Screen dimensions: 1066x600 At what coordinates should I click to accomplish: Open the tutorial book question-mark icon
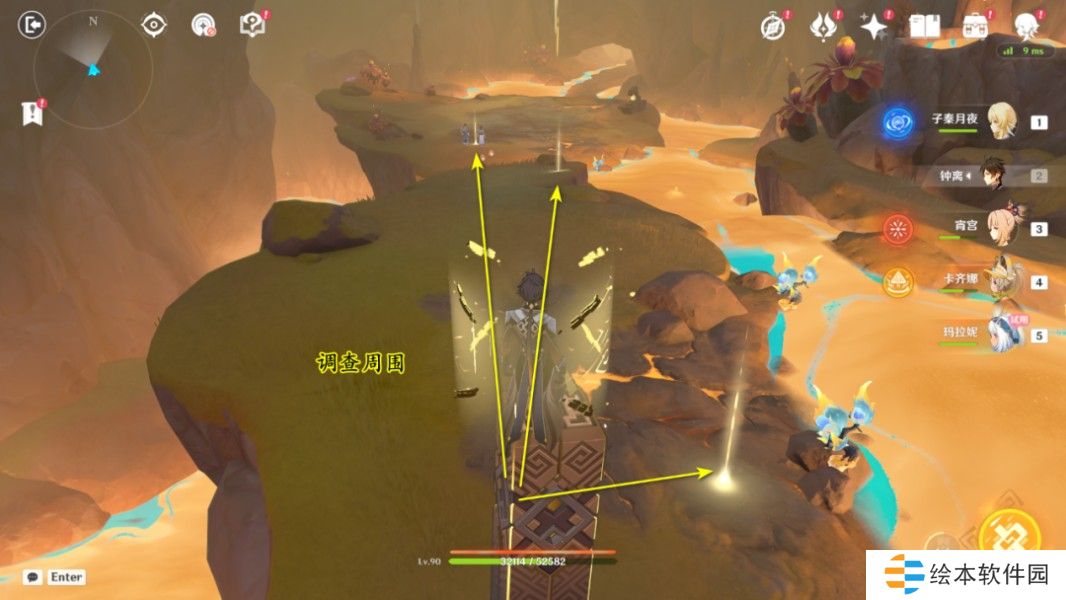(x=253, y=25)
